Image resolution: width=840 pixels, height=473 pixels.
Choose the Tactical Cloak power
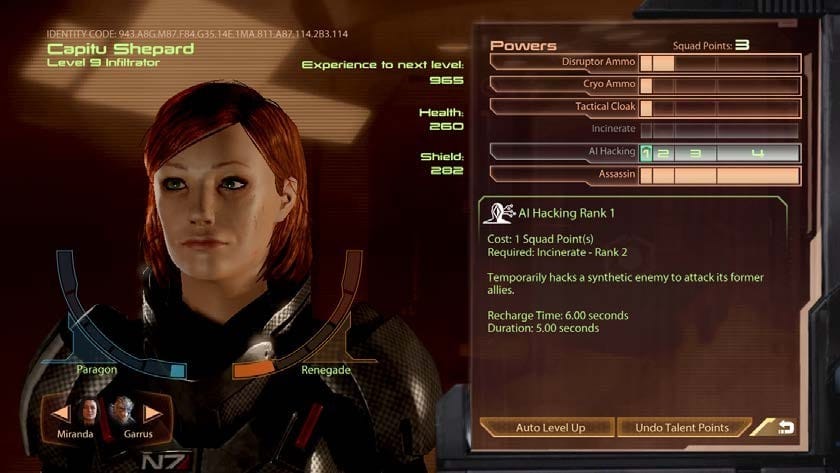coord(564,107)
